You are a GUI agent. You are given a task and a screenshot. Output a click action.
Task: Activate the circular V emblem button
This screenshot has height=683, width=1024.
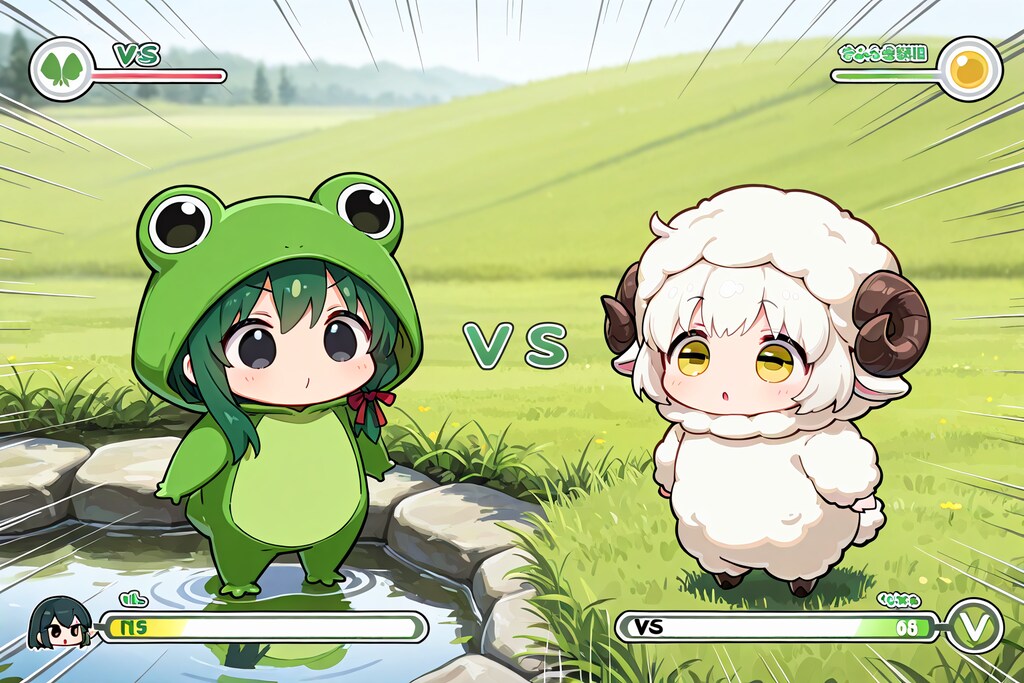tap(973, 626)
